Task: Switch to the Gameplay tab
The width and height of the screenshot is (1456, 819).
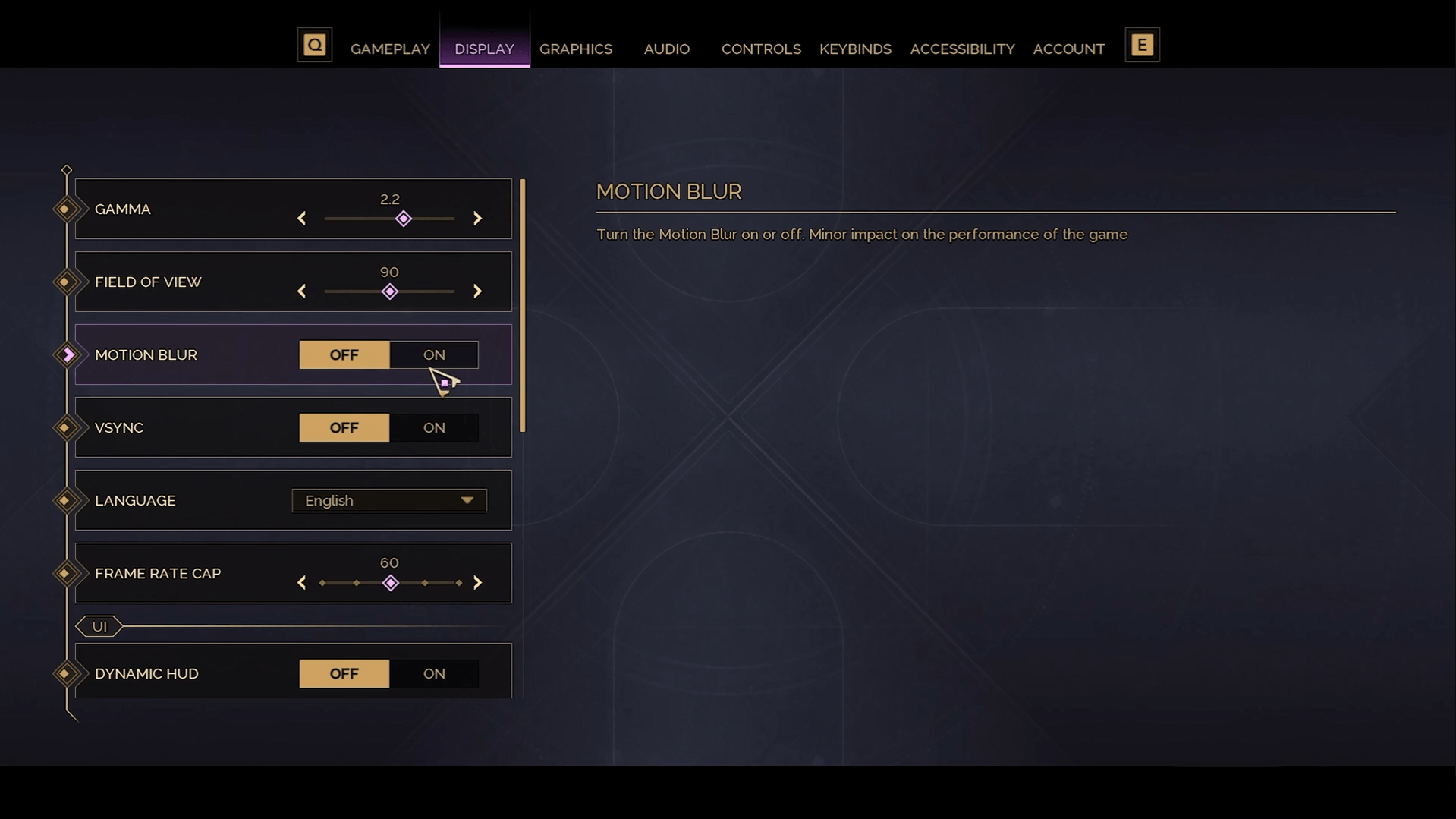Action: click(390, 49)
